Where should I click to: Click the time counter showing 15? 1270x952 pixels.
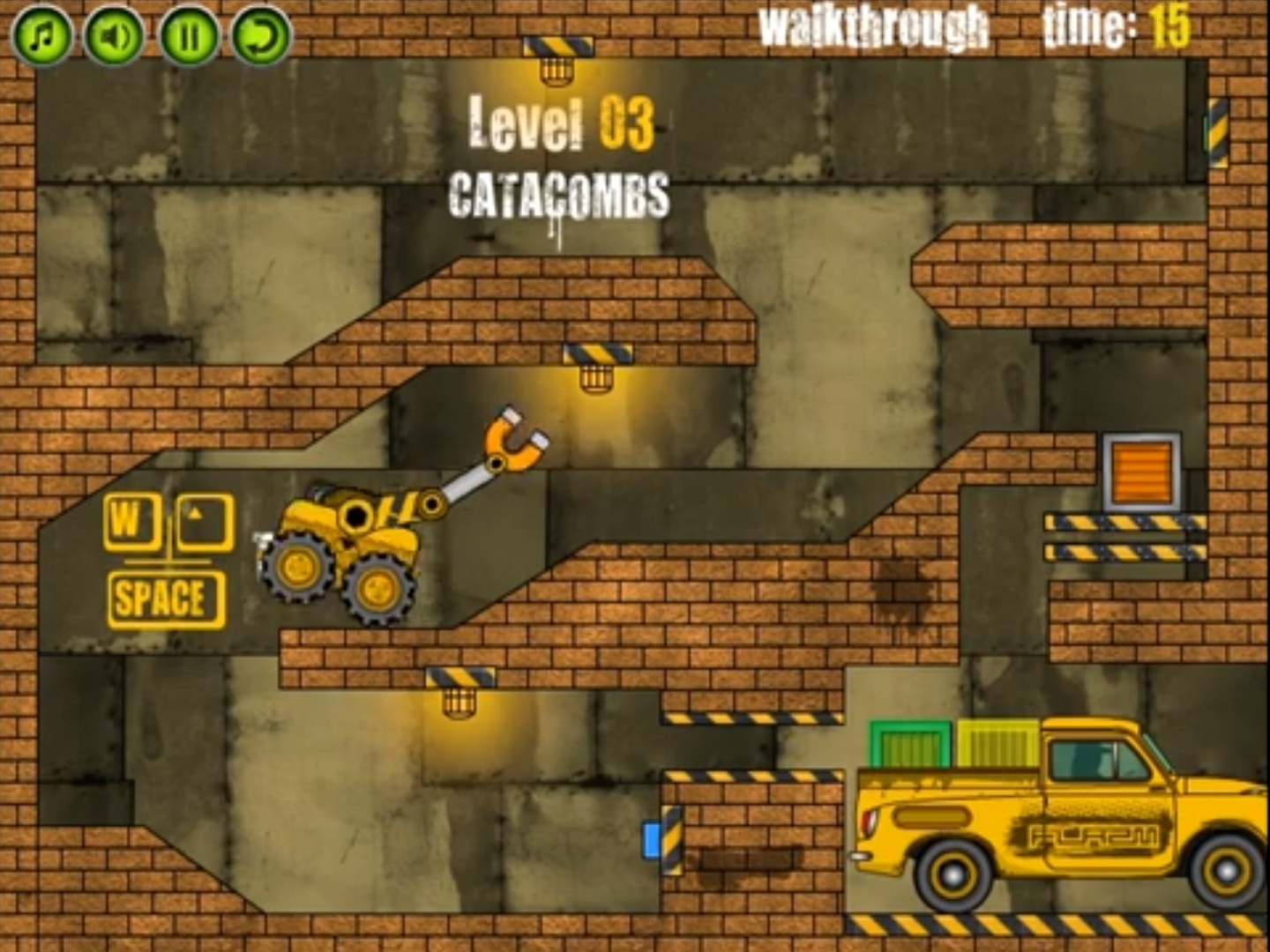1138,26
